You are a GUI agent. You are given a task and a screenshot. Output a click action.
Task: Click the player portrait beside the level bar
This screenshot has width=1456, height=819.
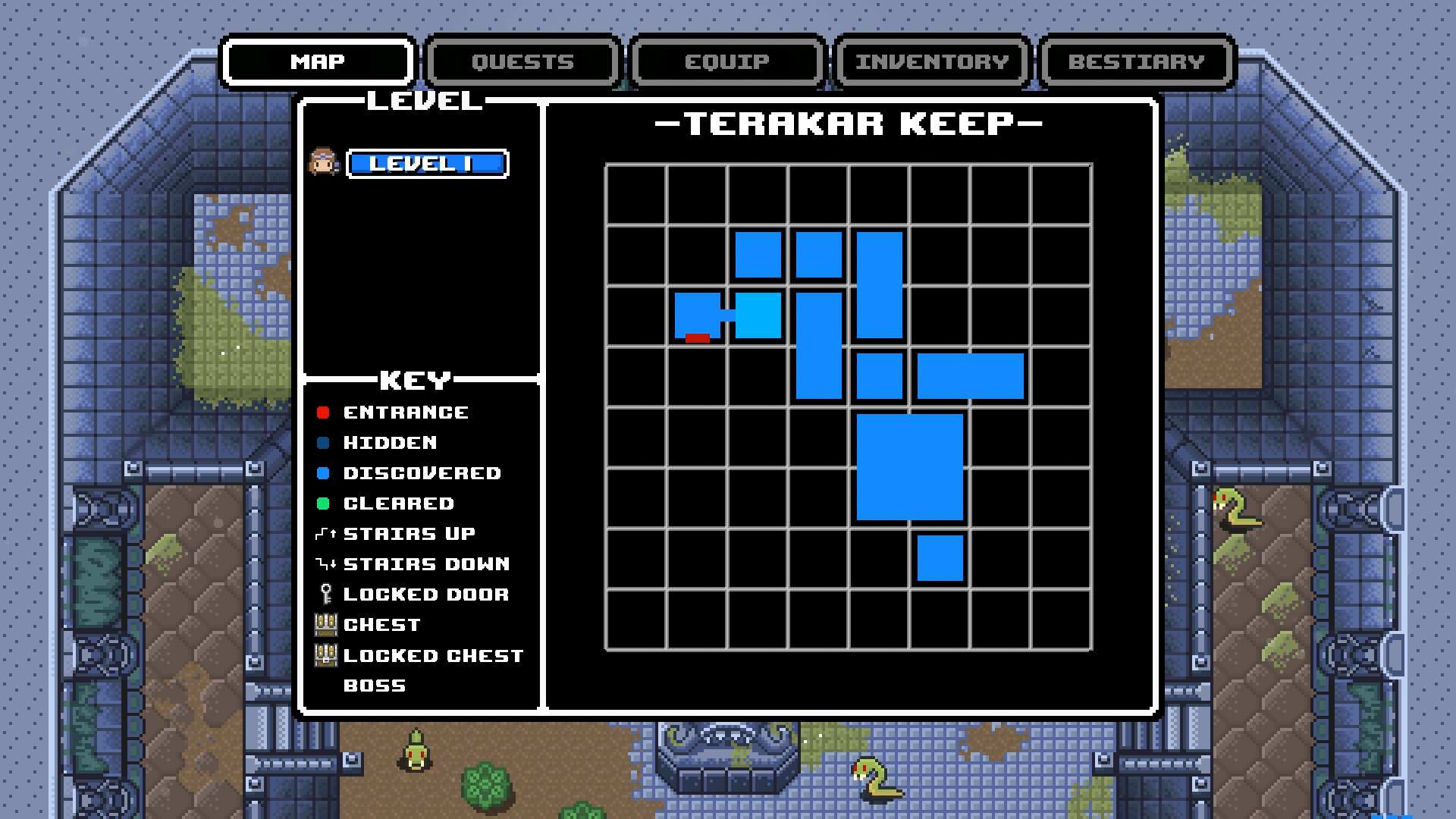pos(323,163)
